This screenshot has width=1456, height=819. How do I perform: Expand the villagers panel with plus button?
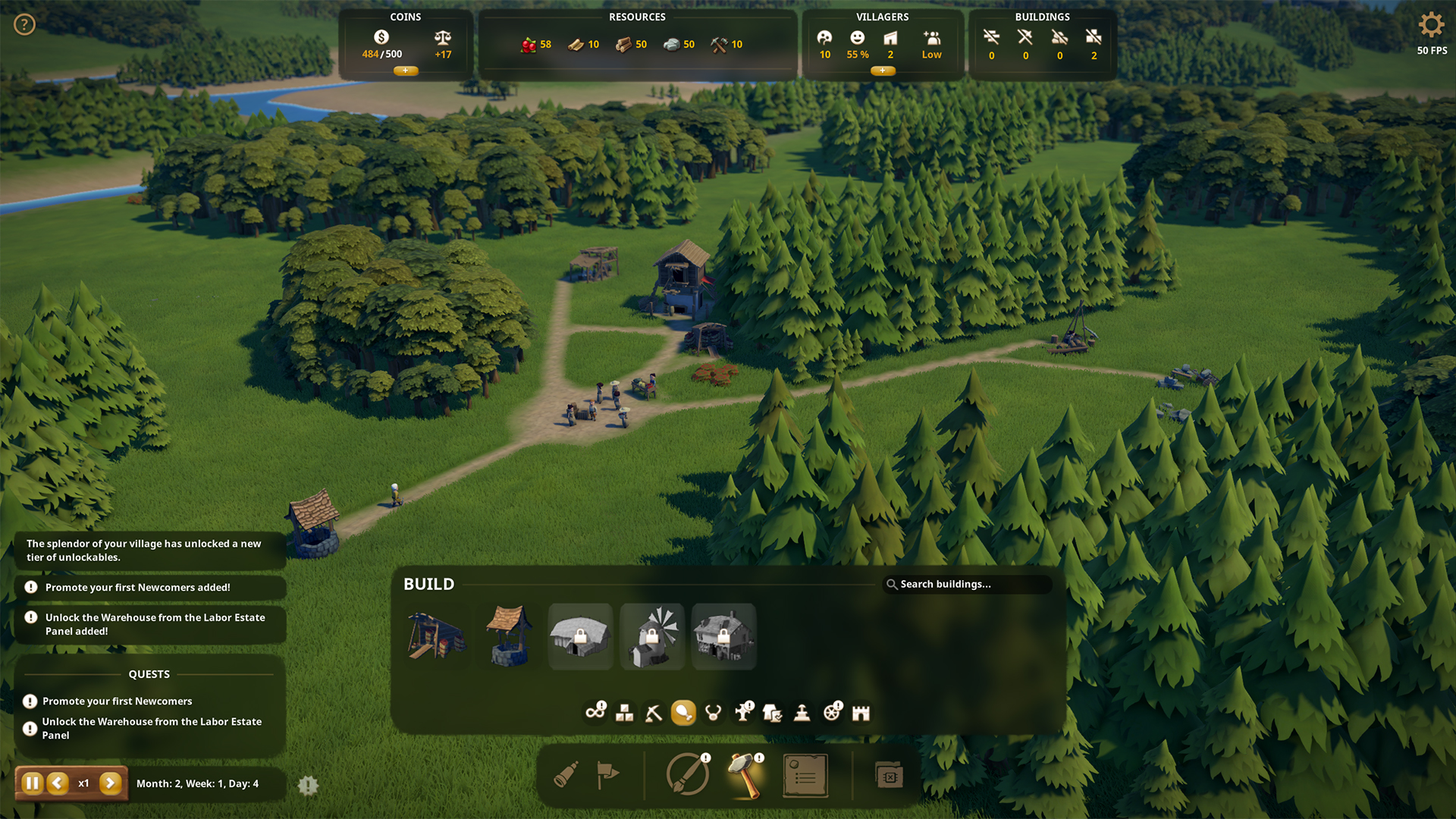tap(883, 71)
